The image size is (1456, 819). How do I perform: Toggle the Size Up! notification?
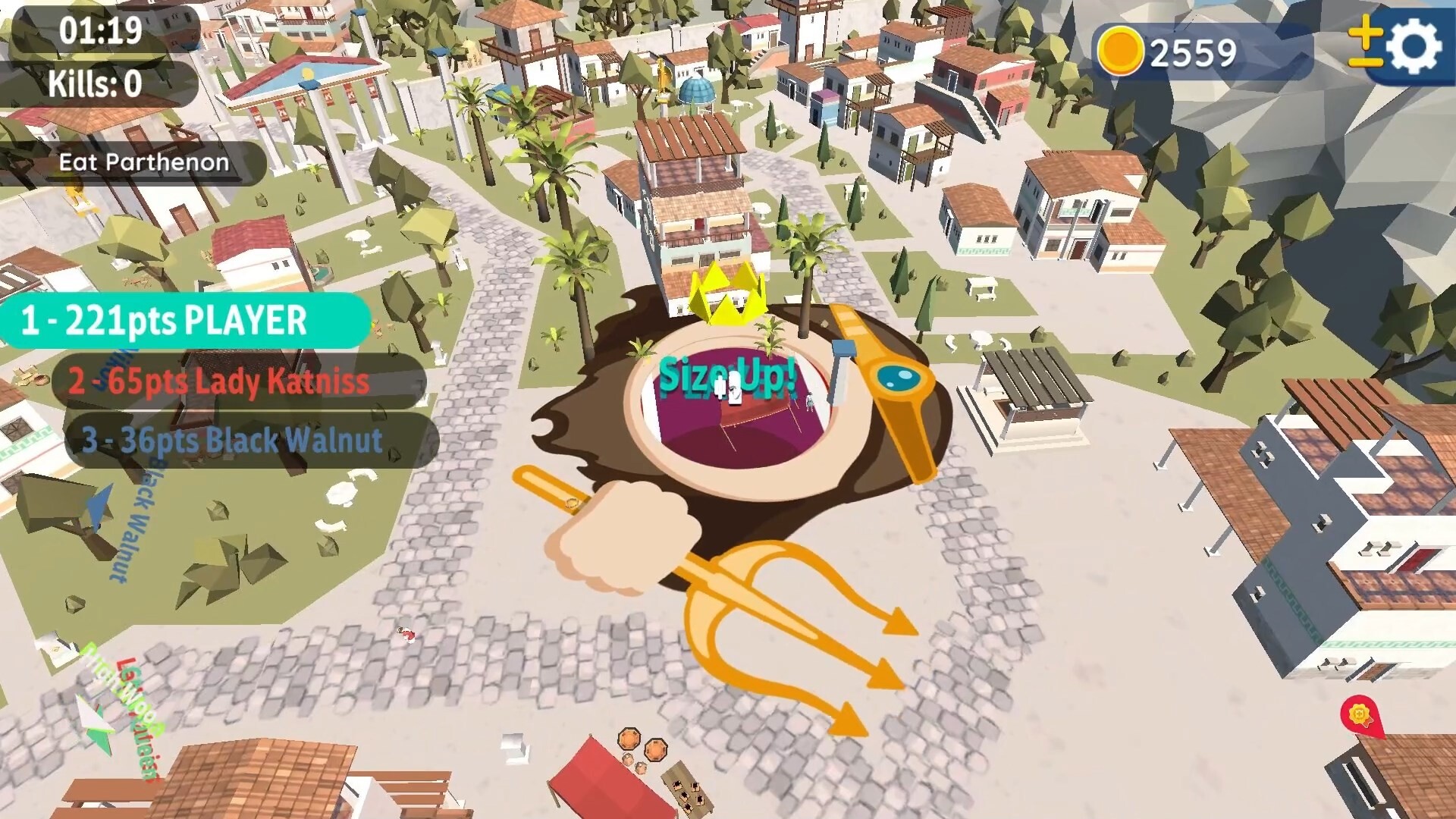tap(727, 375)
